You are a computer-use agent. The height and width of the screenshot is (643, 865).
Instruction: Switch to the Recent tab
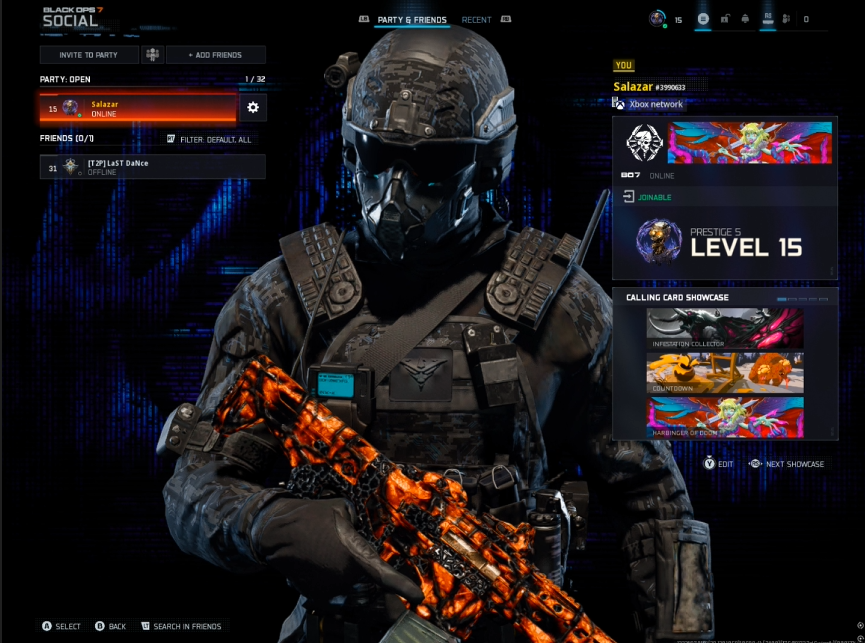click(x=476, y=20)
